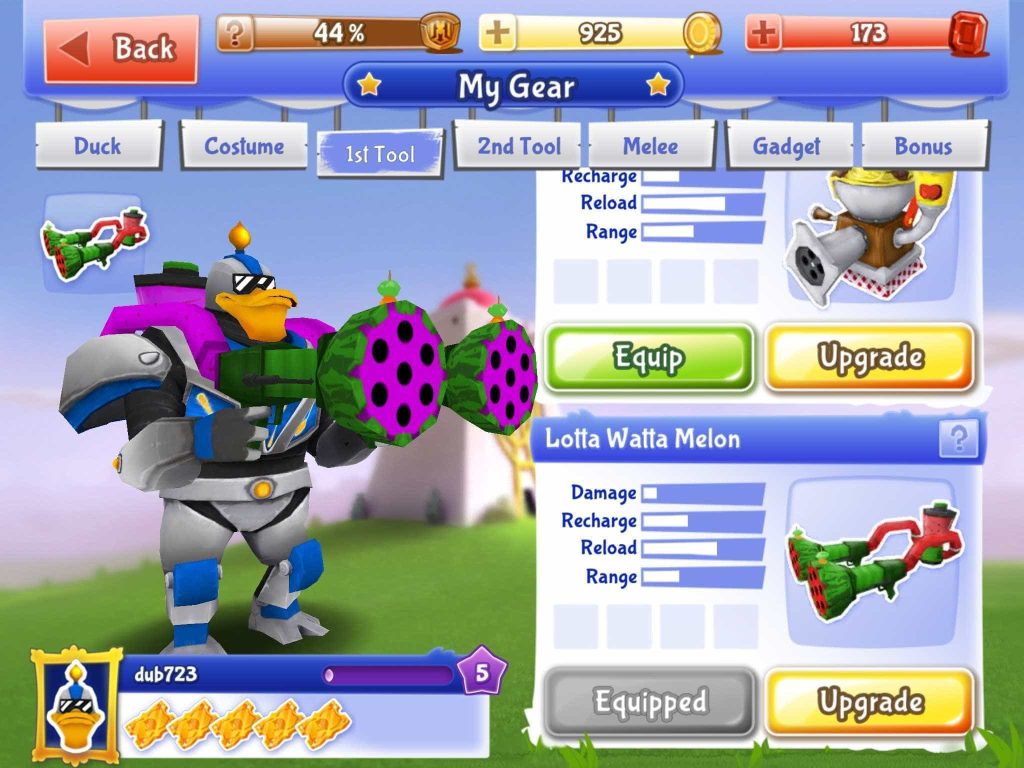Viewport: 1024px width, 768px height.
Task: Select the Lotta Watta Melon thumbnail
Action: pyautogui.click(x=866, y=560)
